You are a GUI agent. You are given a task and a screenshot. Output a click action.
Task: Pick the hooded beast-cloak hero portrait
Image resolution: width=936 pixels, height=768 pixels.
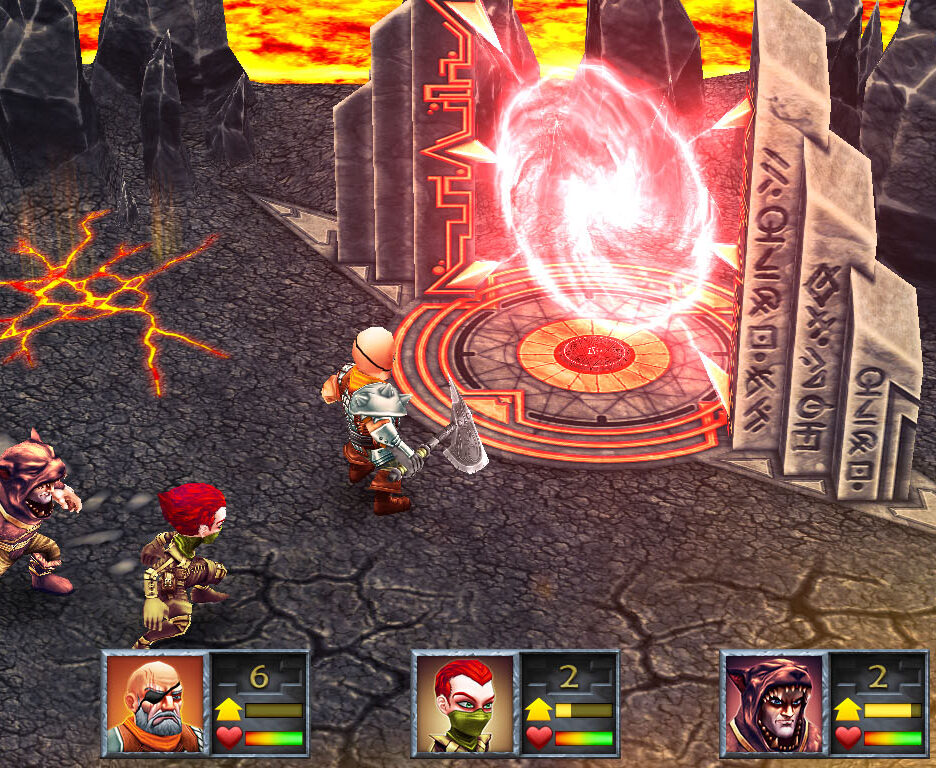coord(774,703)
